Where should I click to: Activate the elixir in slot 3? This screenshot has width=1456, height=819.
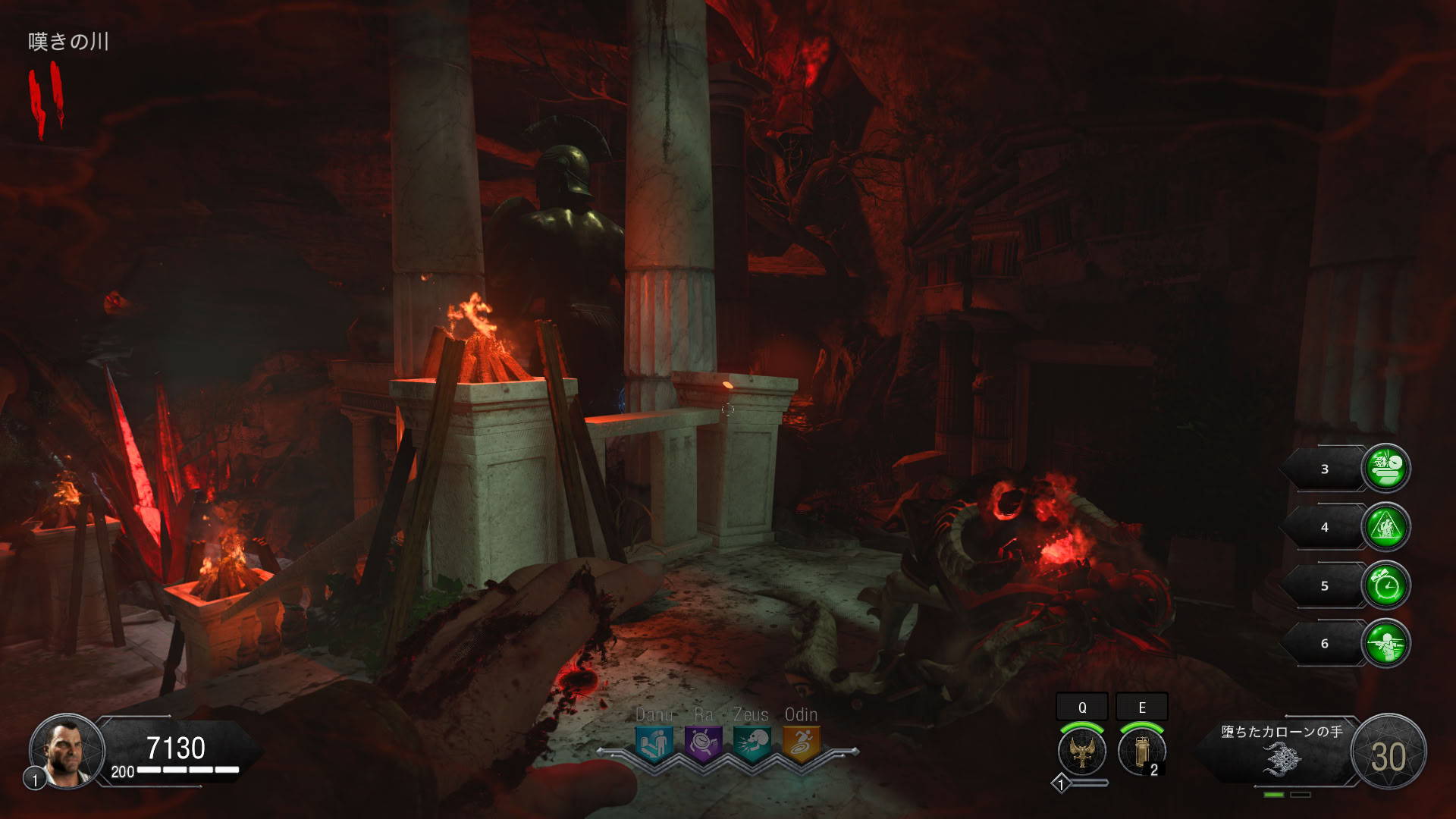[1386, 468]
